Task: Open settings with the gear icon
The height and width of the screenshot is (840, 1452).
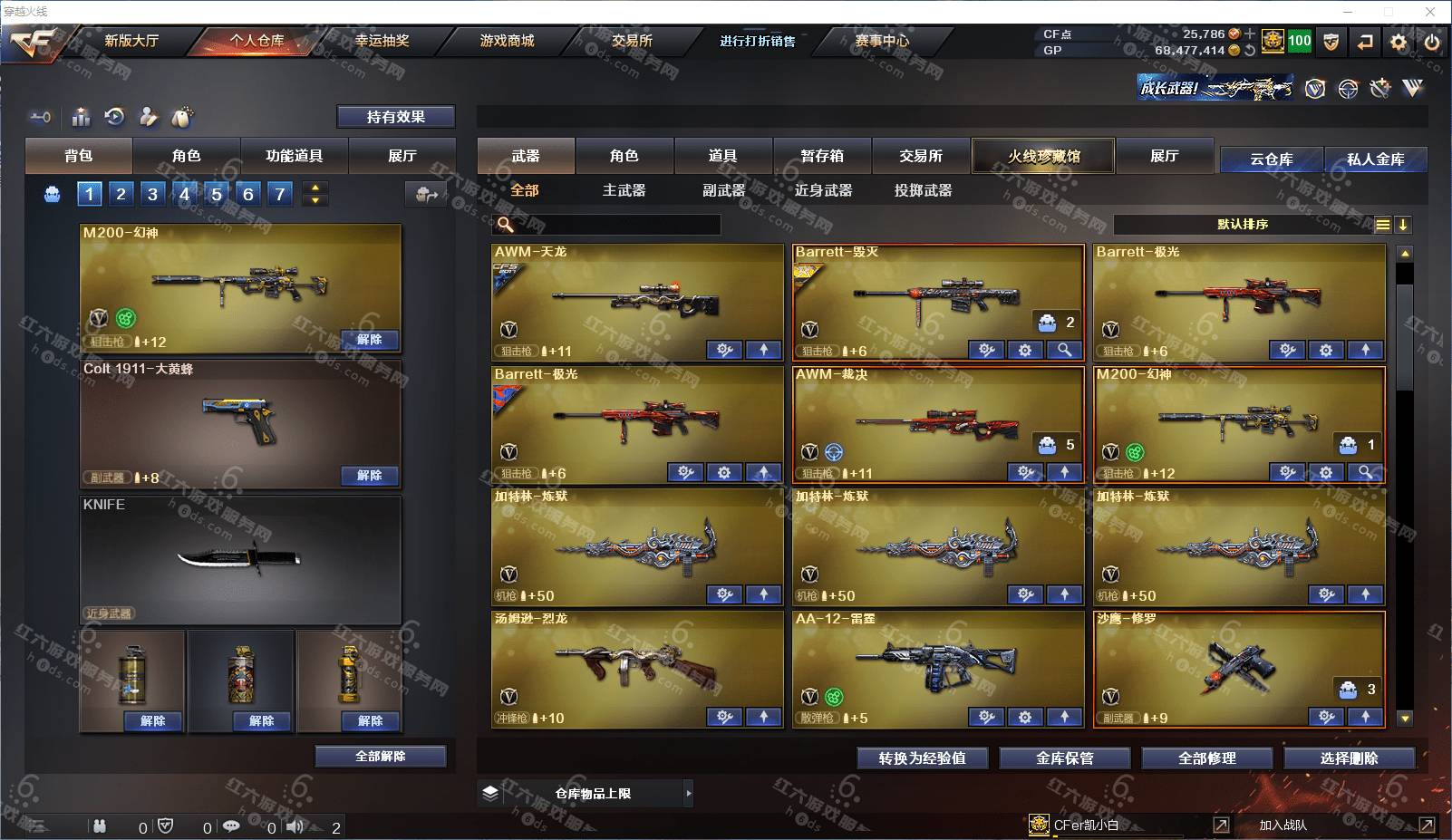Action: tap(1399, 42)
